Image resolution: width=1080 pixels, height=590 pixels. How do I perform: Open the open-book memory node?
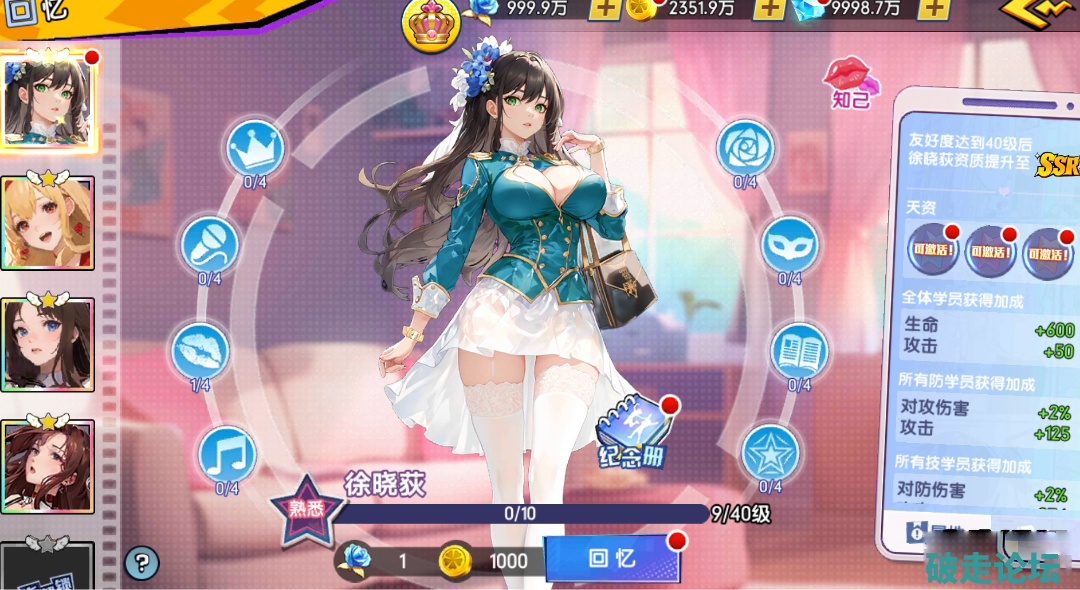[799, 350]
